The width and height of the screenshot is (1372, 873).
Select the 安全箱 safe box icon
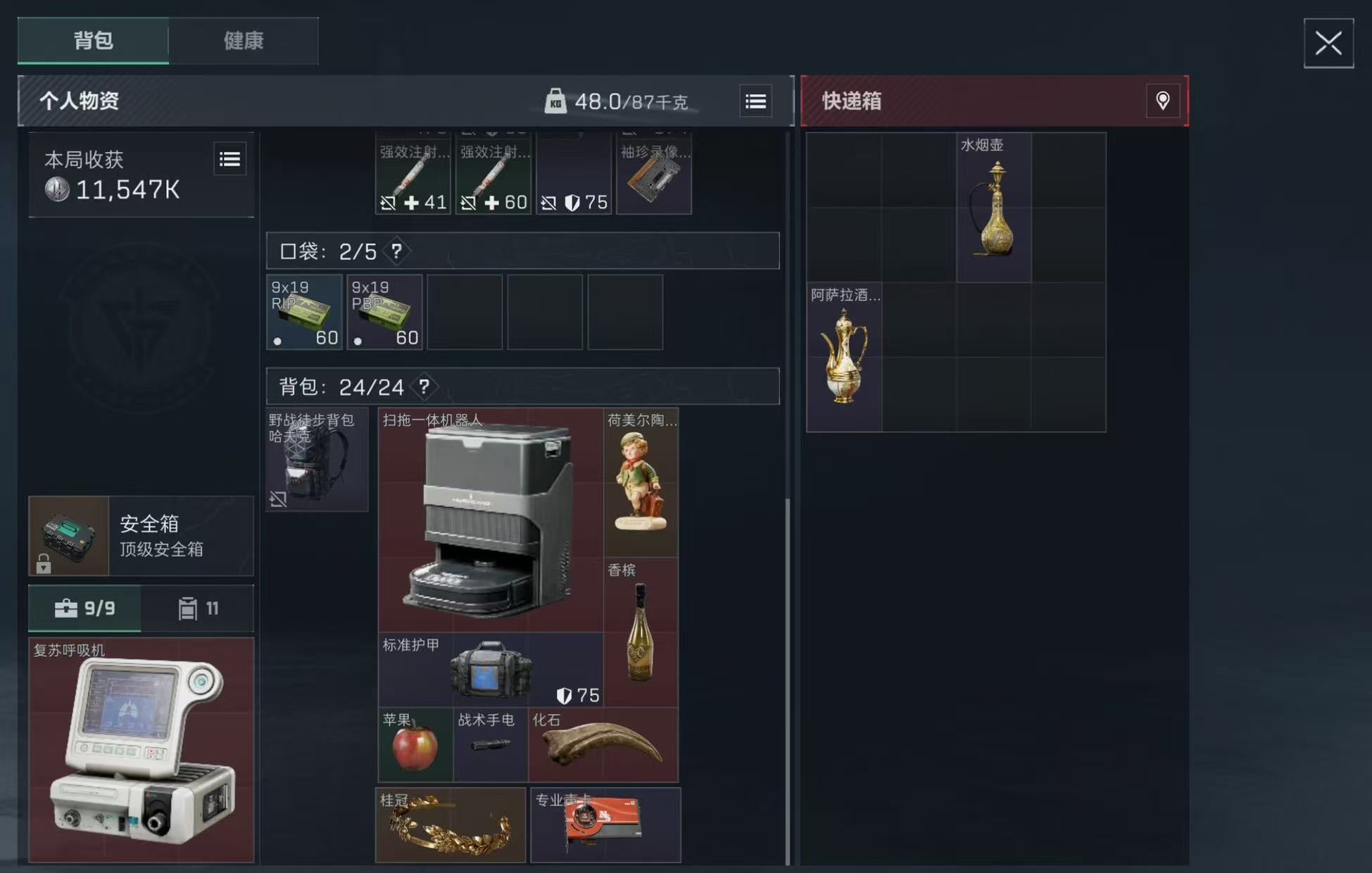tap(68, 536)
